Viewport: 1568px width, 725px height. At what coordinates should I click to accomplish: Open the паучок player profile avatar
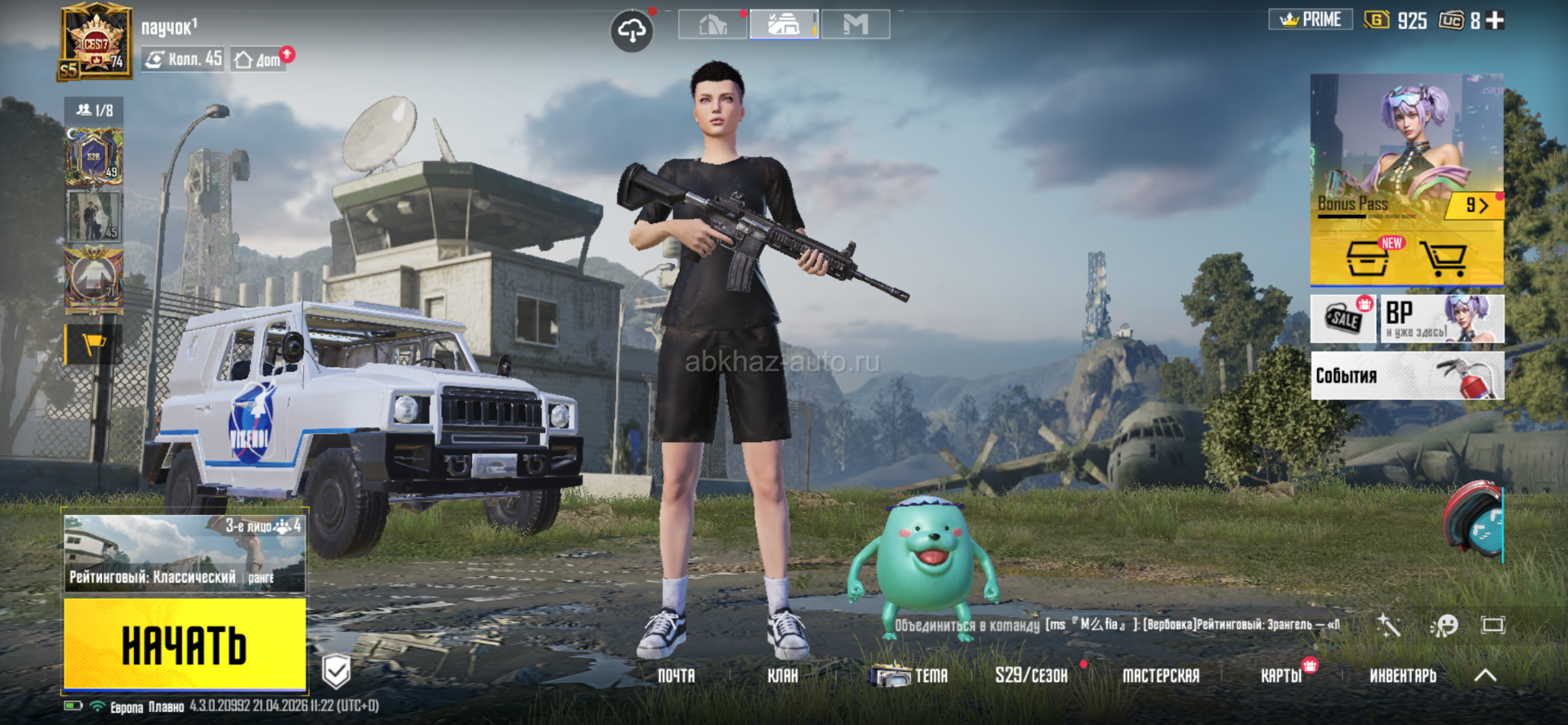96,42
